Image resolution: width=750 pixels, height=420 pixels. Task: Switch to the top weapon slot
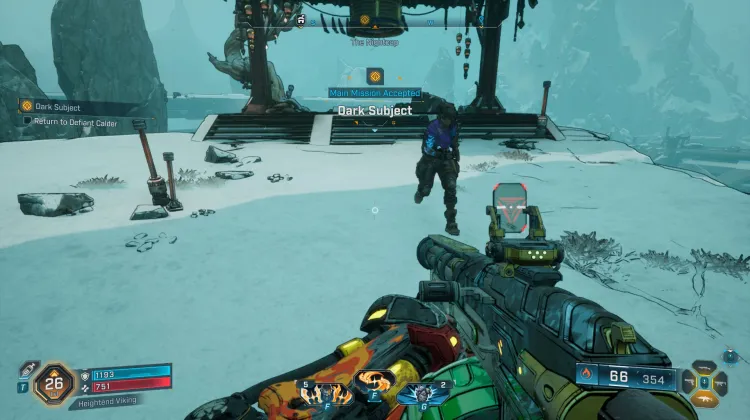(705, 368)
